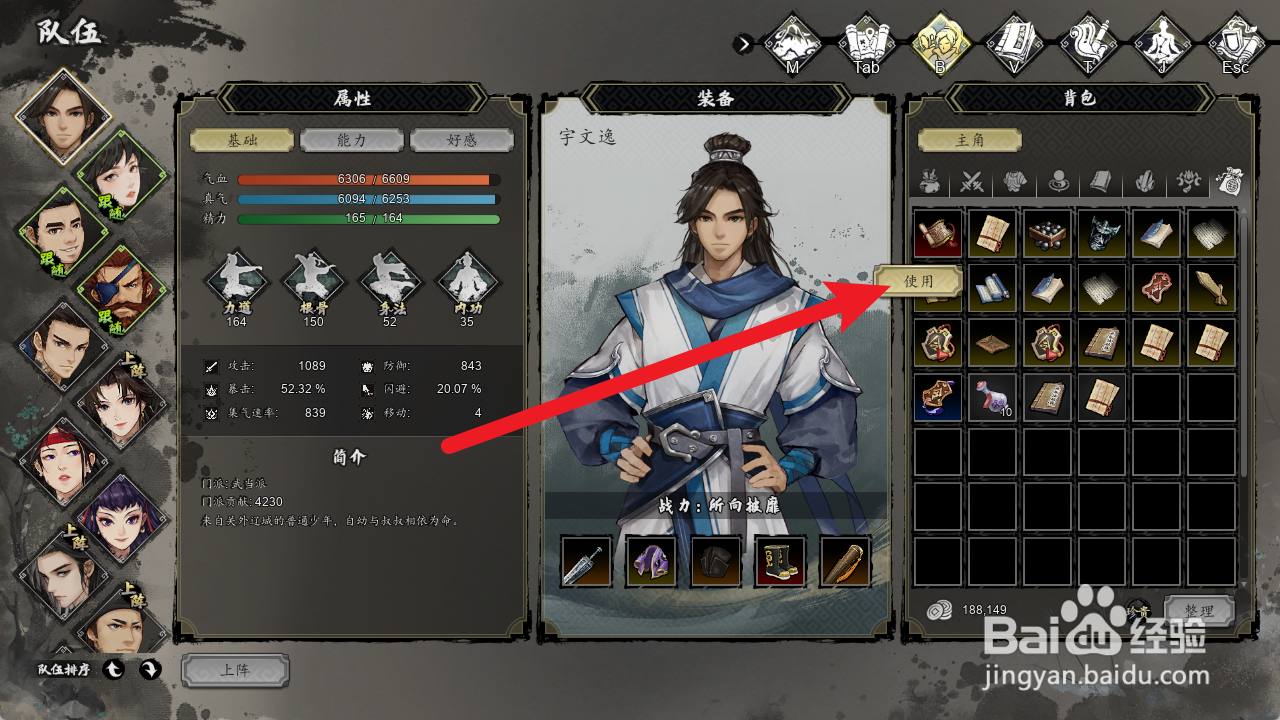Open the map with the M icon
The image size is (1280, 720).
[x=795, y=45]
